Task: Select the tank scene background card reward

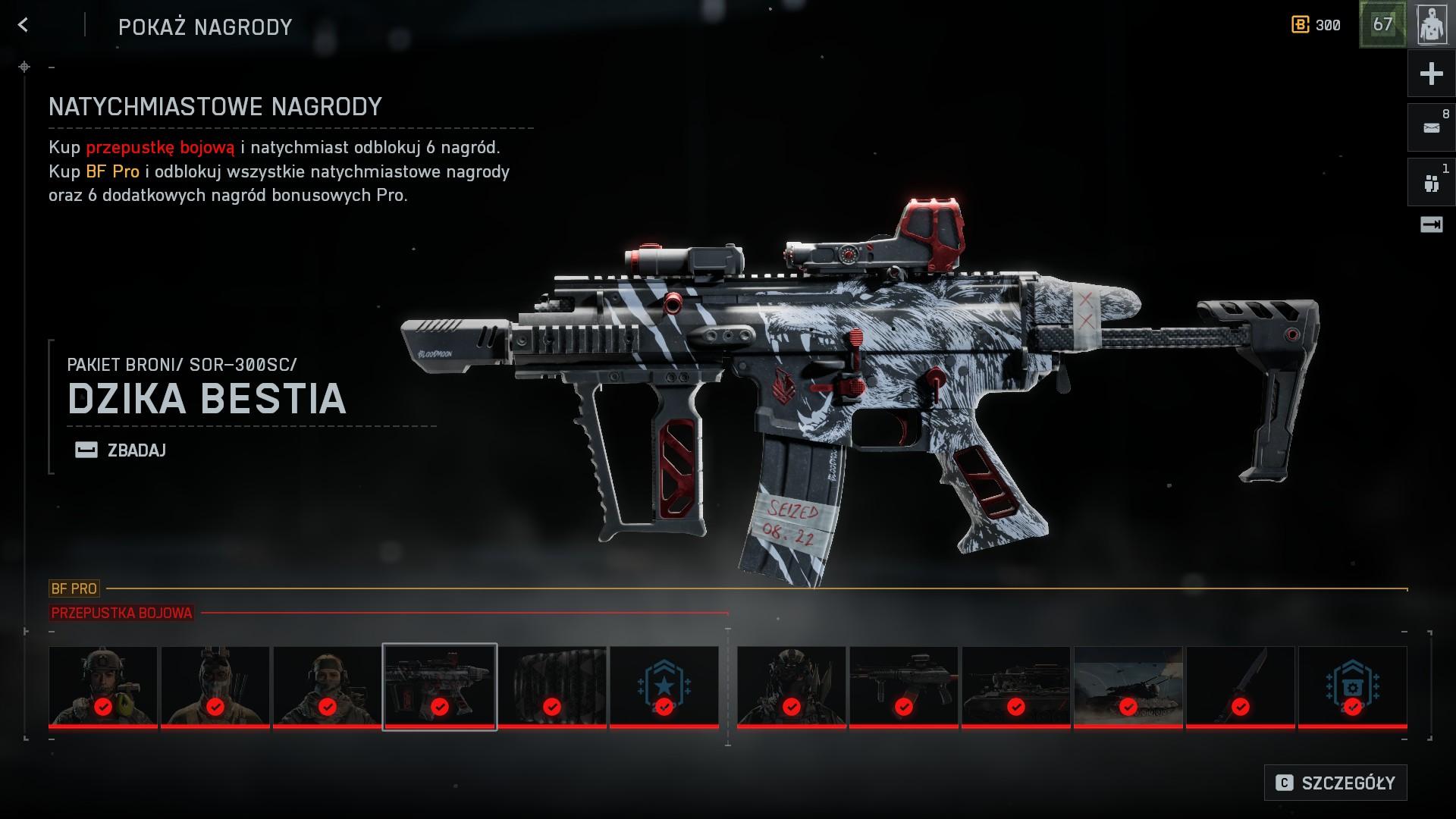Action: click(x=1128, y=686)
